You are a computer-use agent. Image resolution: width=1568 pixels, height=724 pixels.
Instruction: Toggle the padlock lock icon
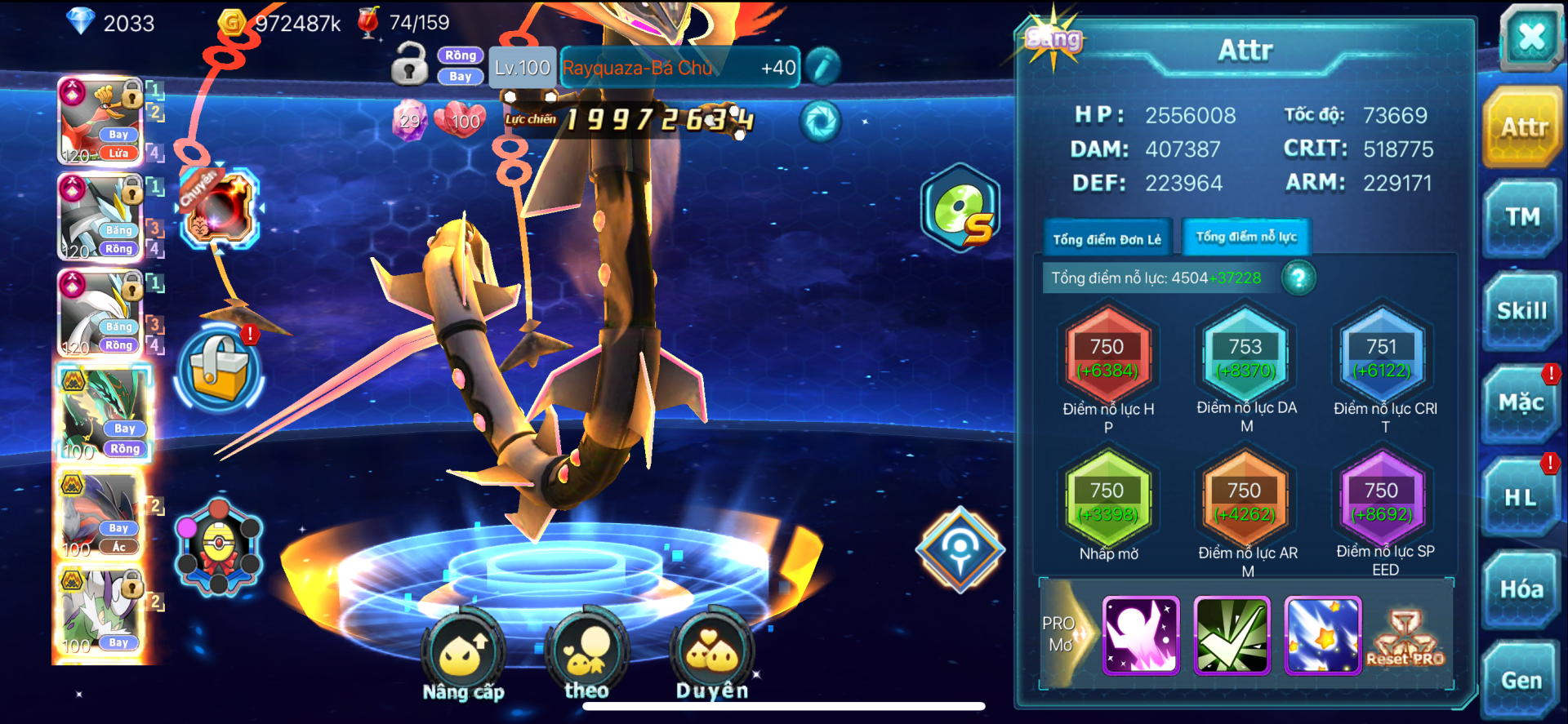tap(409, 65)
